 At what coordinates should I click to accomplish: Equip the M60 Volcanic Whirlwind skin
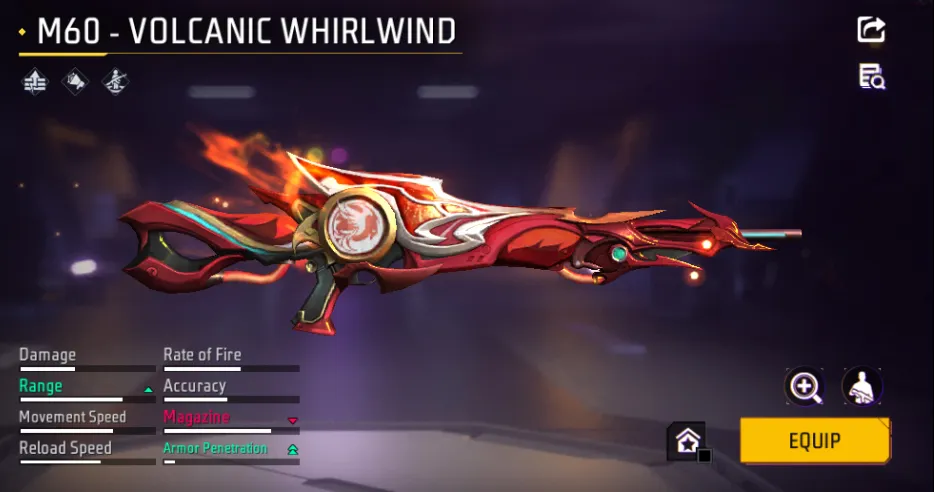tap(814, 440)
